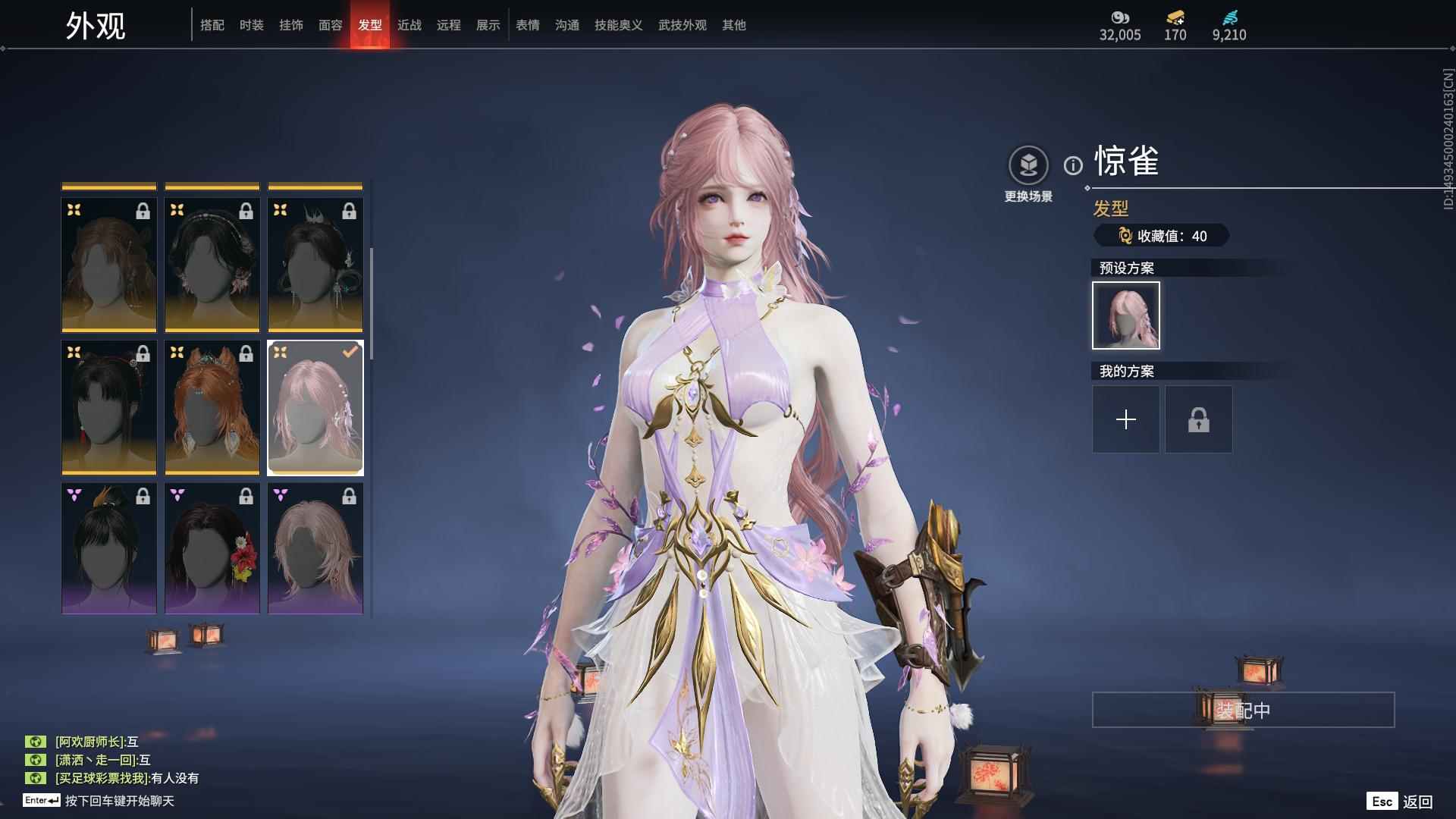Click the 装配中 button
This screenshot has width=1456, height=819.
[1243, 710]
